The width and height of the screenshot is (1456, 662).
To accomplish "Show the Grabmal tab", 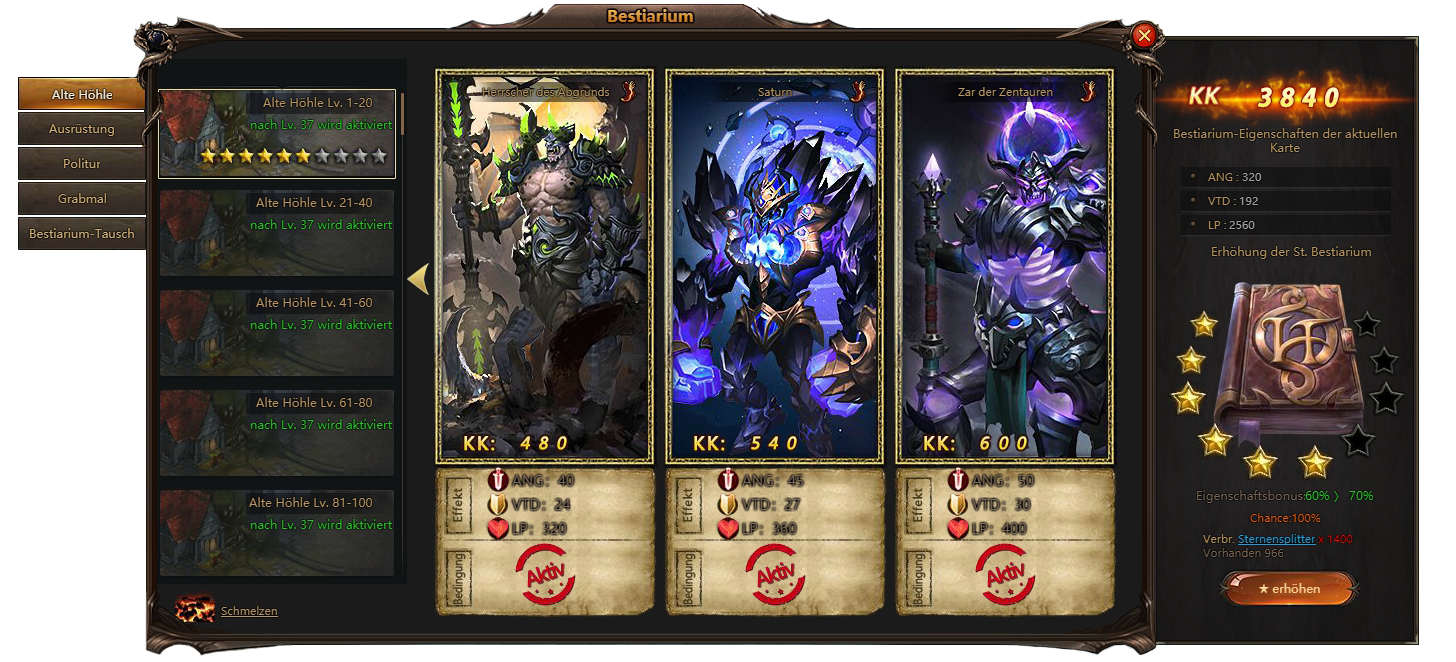I will pyautogui.click(x=82, y=199).
